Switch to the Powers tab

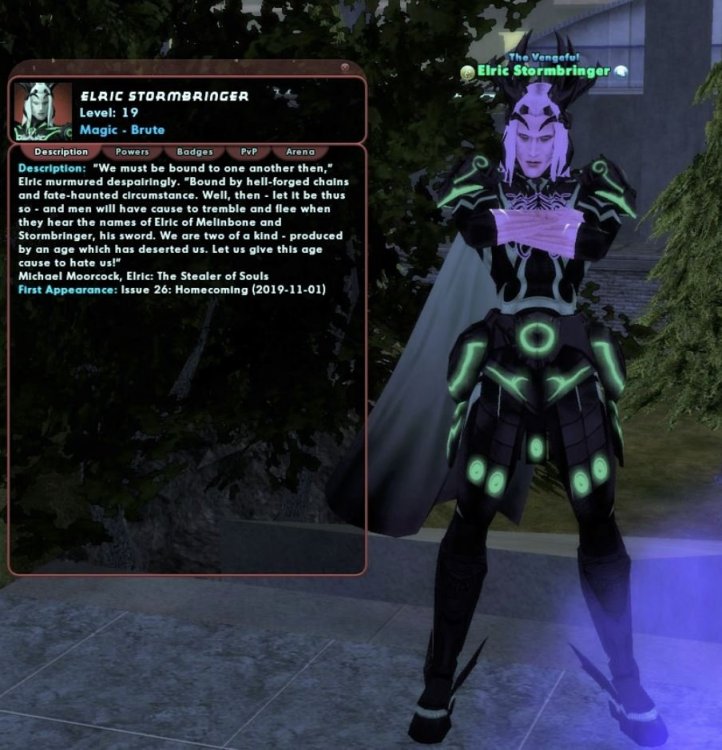pos(131,152)
